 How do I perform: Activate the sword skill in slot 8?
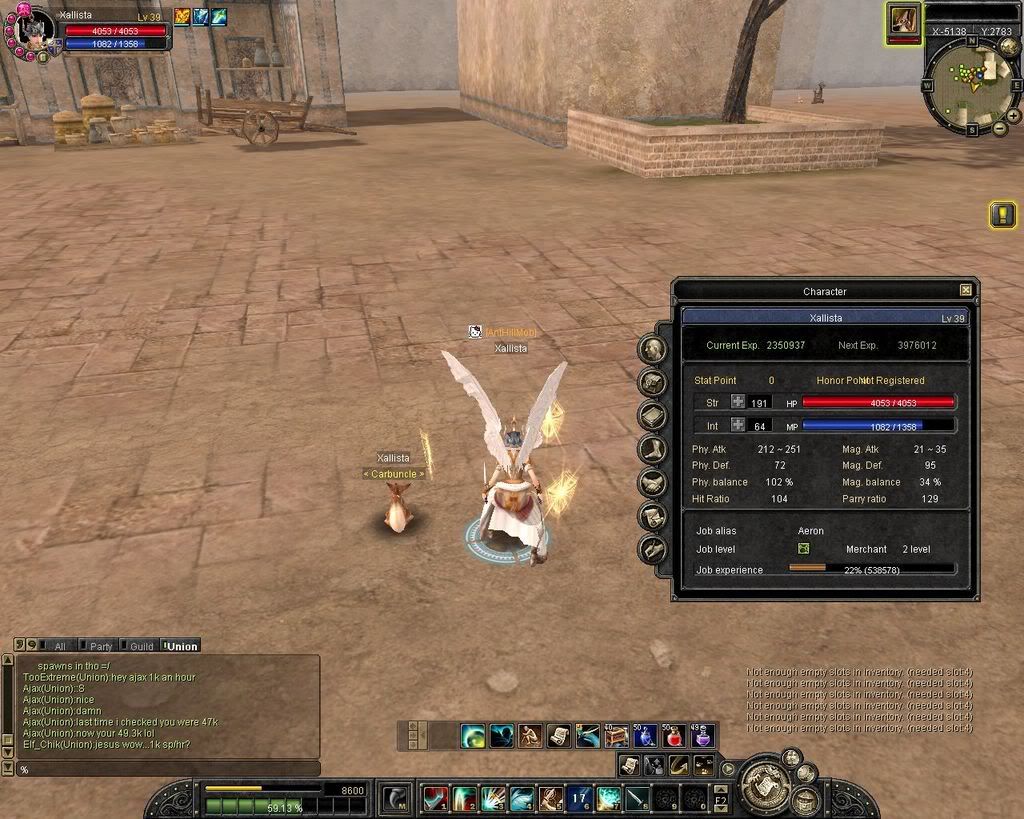pyautogui.click(x=639, y=798)
